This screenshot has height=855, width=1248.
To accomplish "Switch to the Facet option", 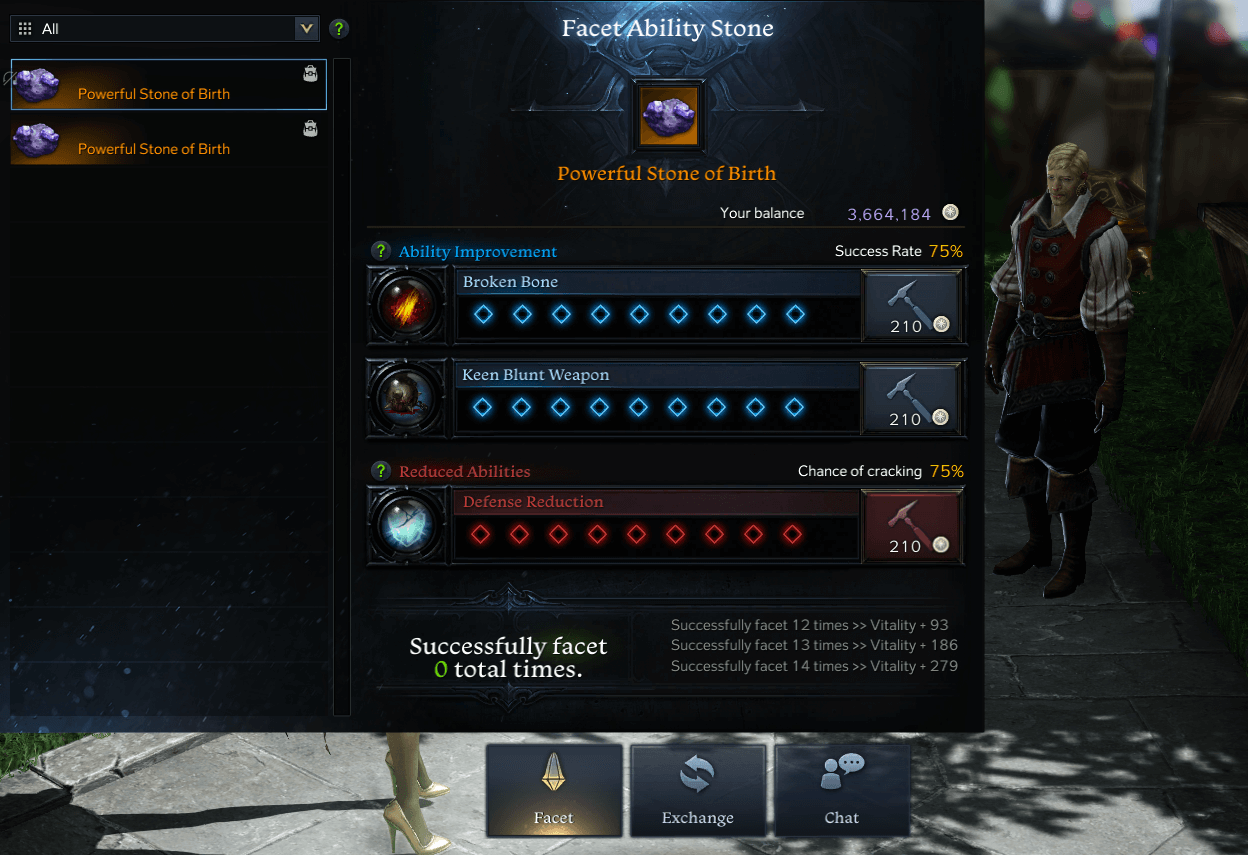I will (554, 791).
